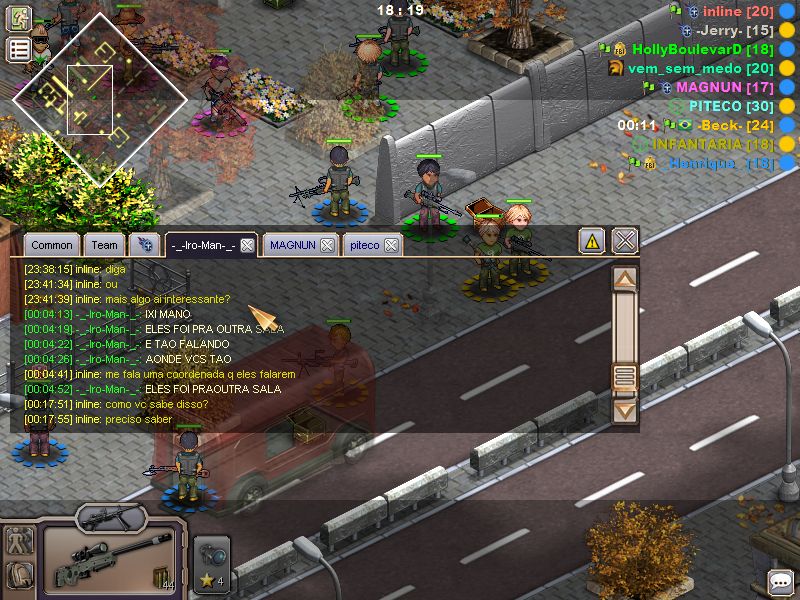
Task: Click the chat scroll up arrow
Action: (x=625, y=279)
